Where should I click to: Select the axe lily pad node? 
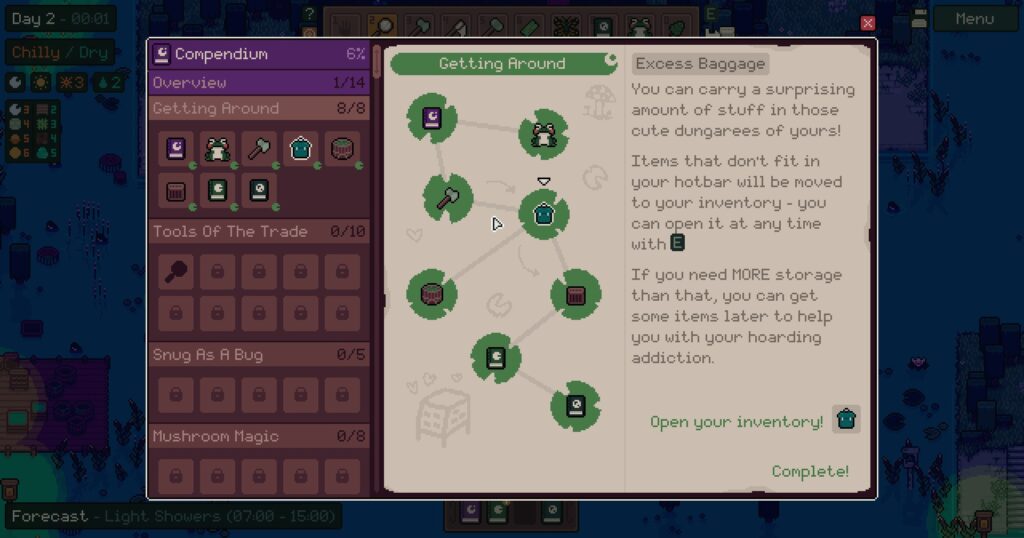coord(447,197)
